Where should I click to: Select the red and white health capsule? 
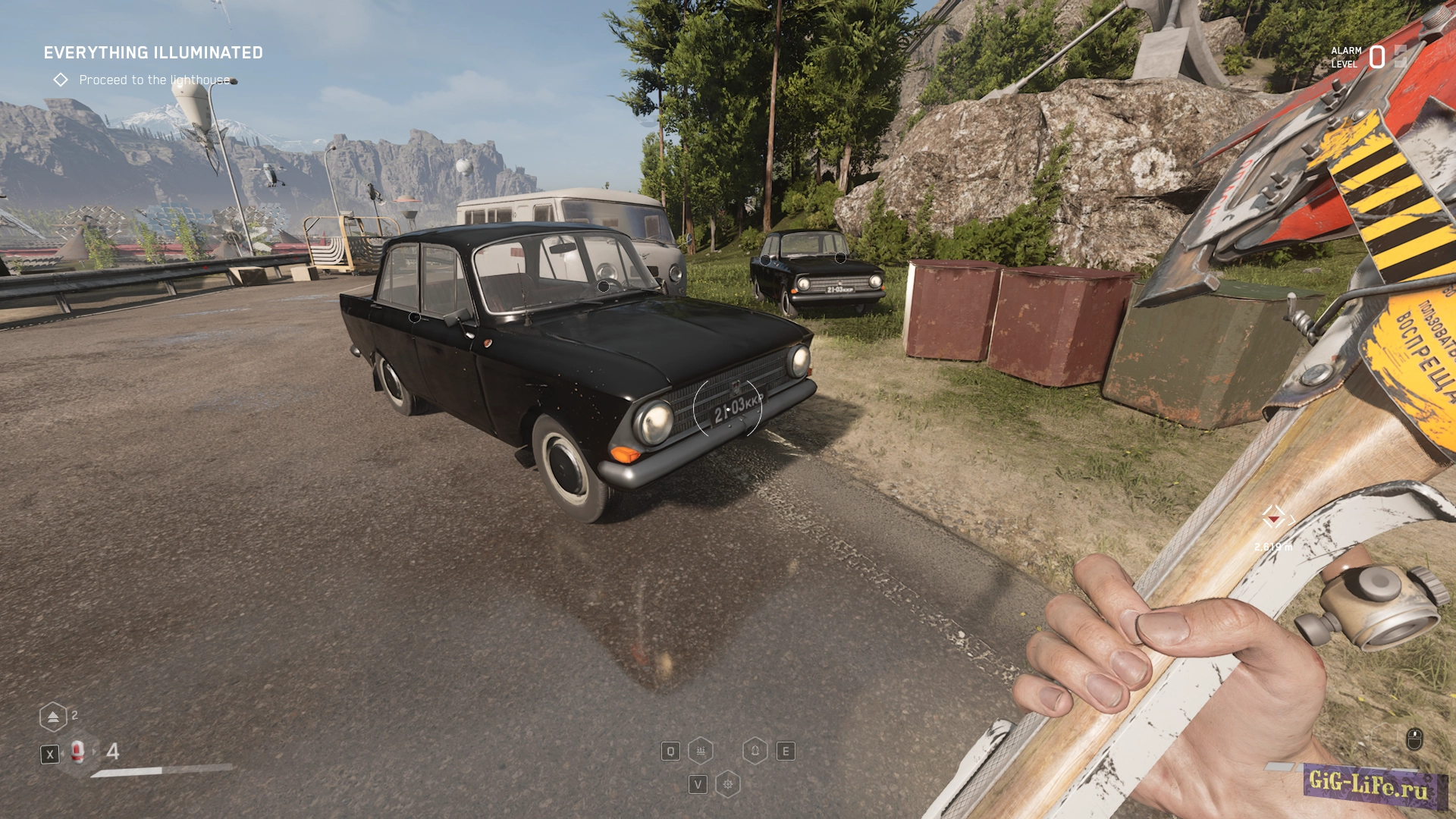pyautogui.click(x=77, y=752)
